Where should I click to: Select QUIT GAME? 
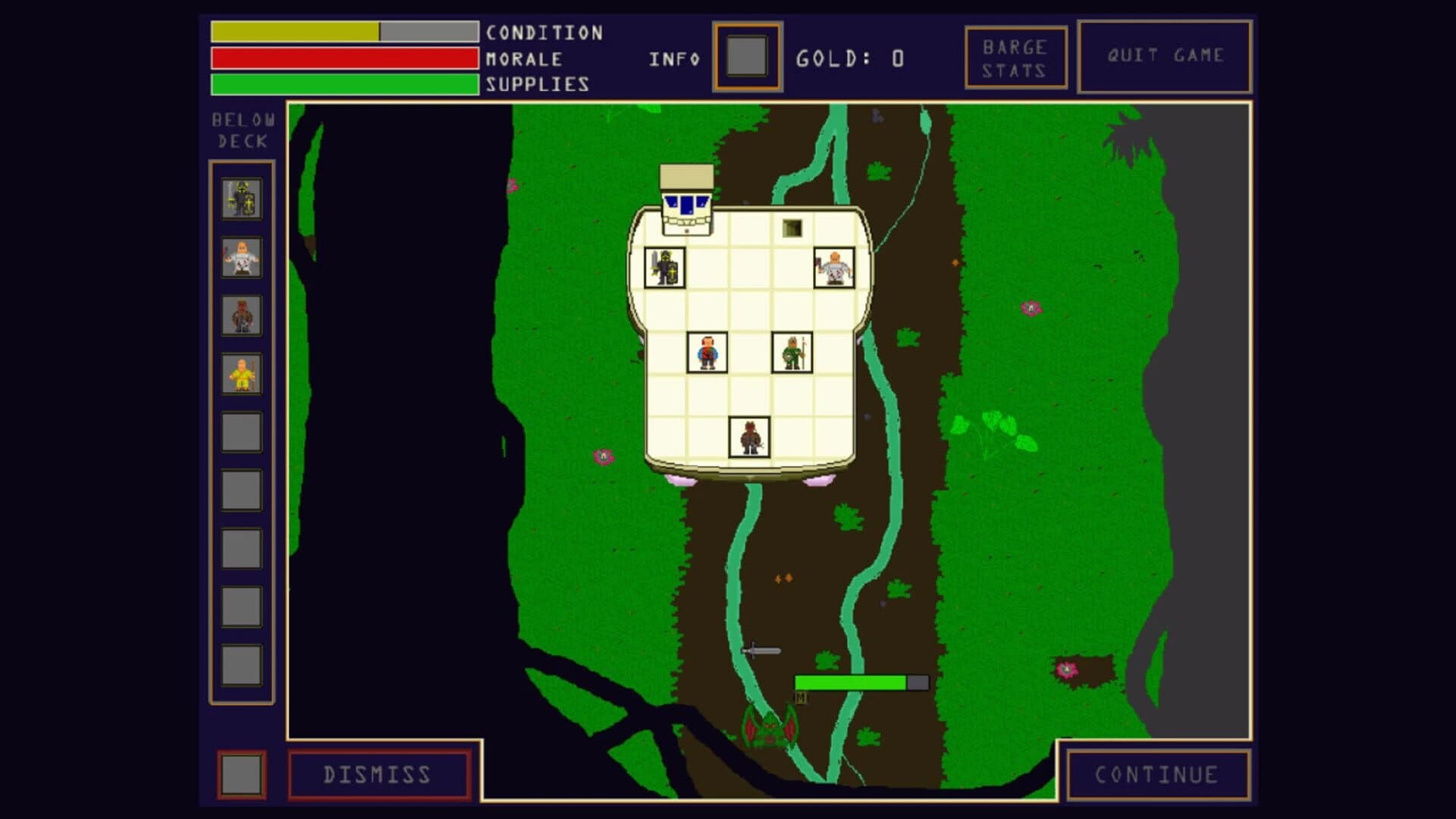coord(1165,54)
